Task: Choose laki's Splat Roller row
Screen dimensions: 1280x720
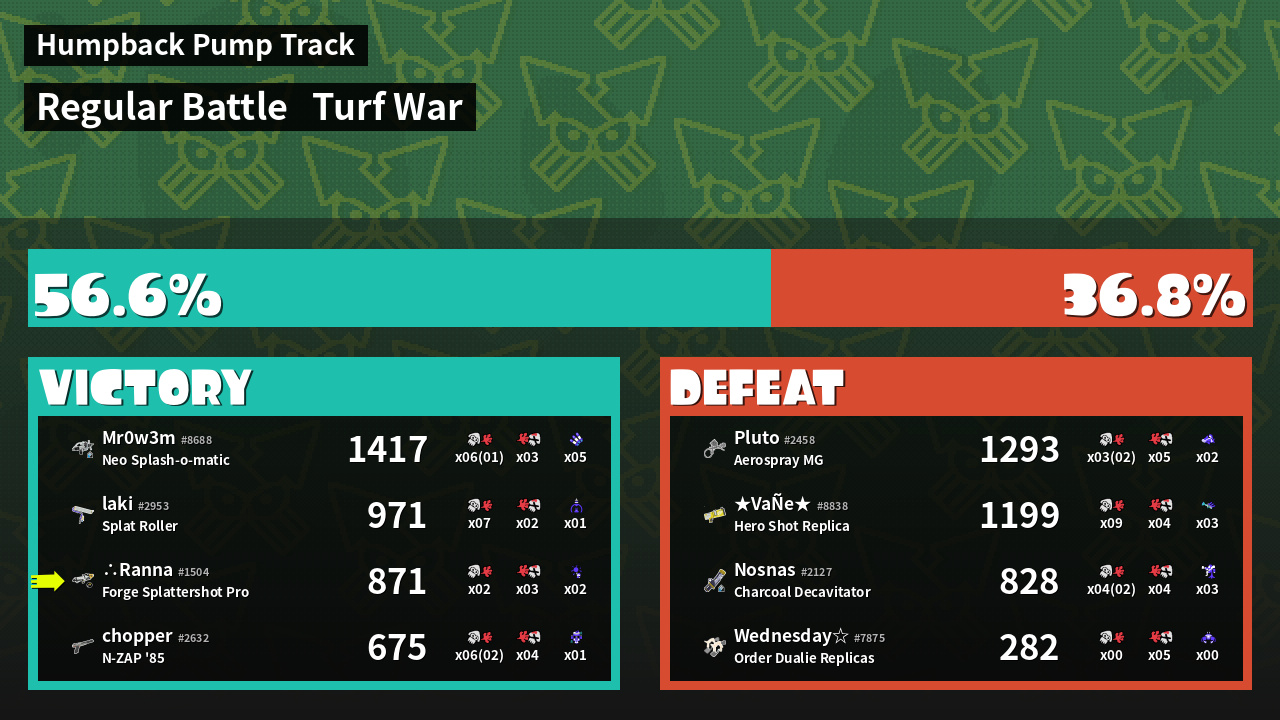Action: pyautogui.click(x=324, y=515)
